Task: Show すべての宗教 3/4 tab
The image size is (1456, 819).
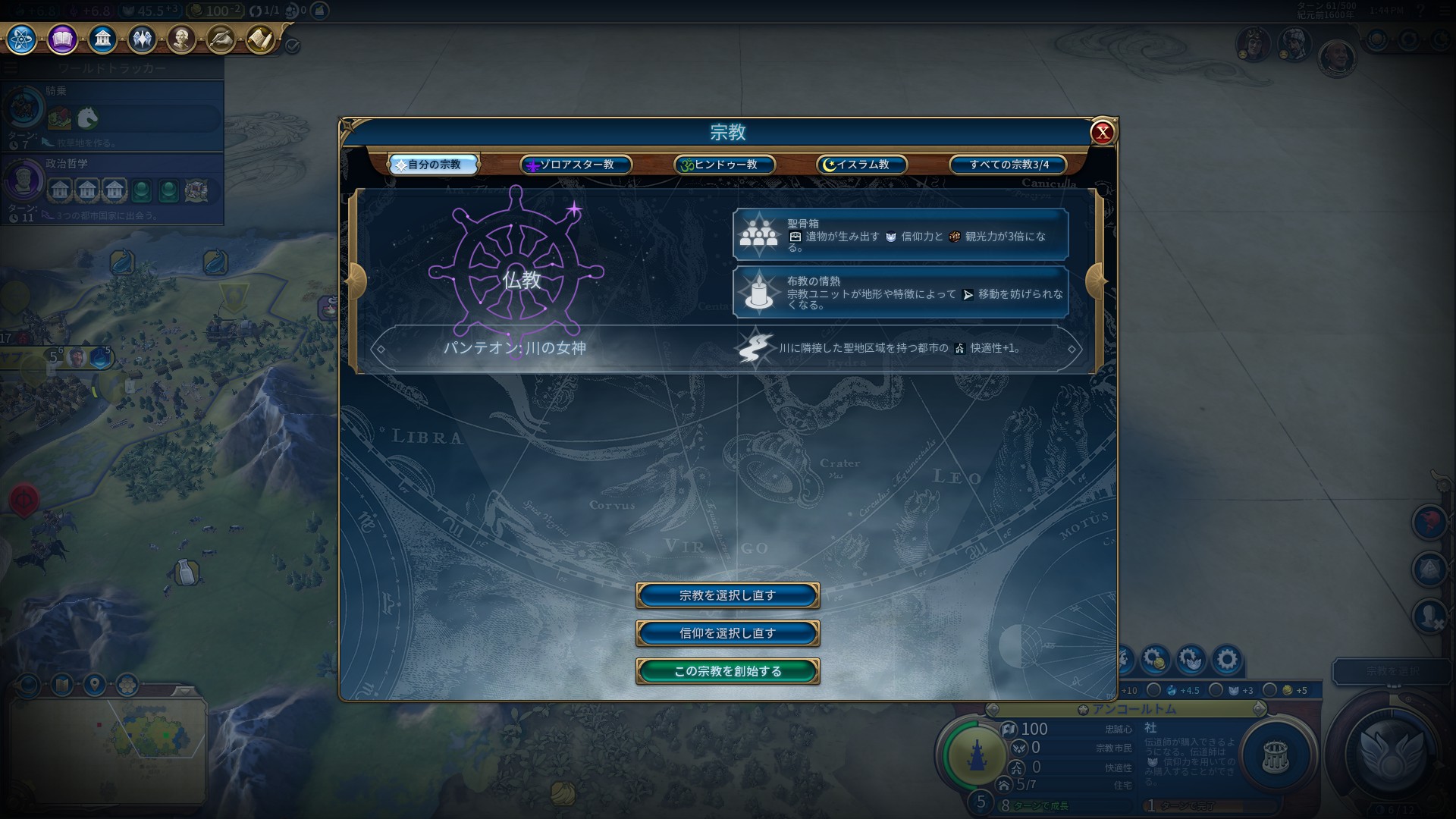Action: pos(1009,165)
